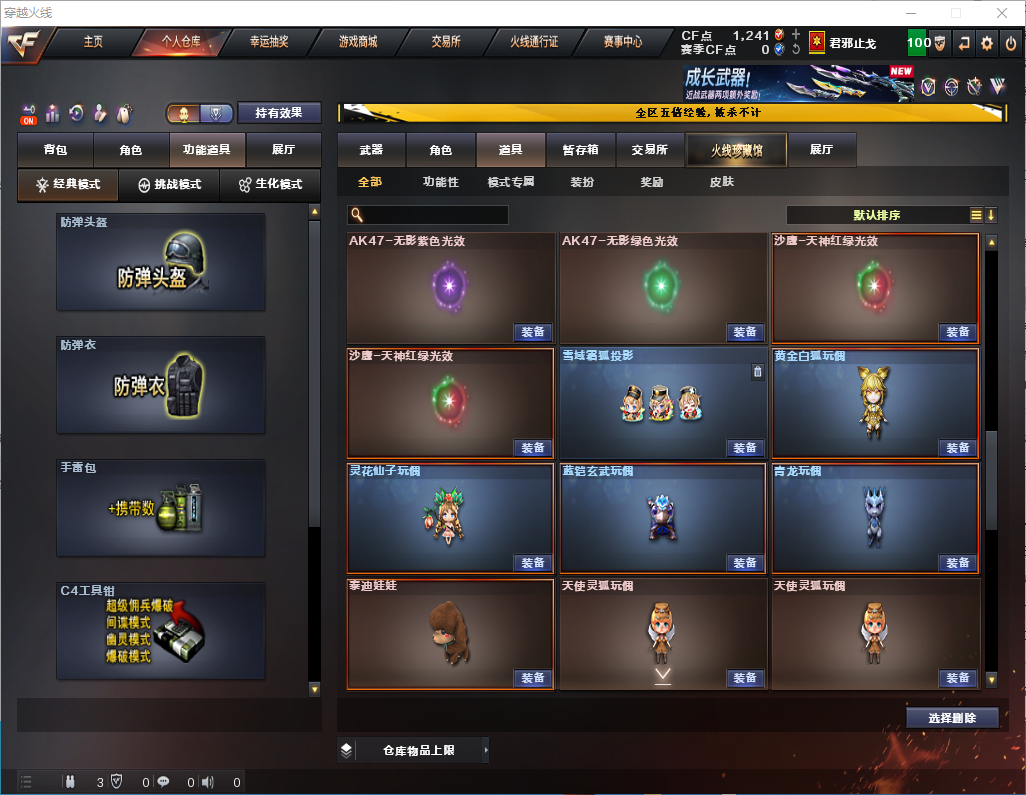Click the 持有效果 button
Screen dimensions: 1026x795
click(x=279, y=113)
